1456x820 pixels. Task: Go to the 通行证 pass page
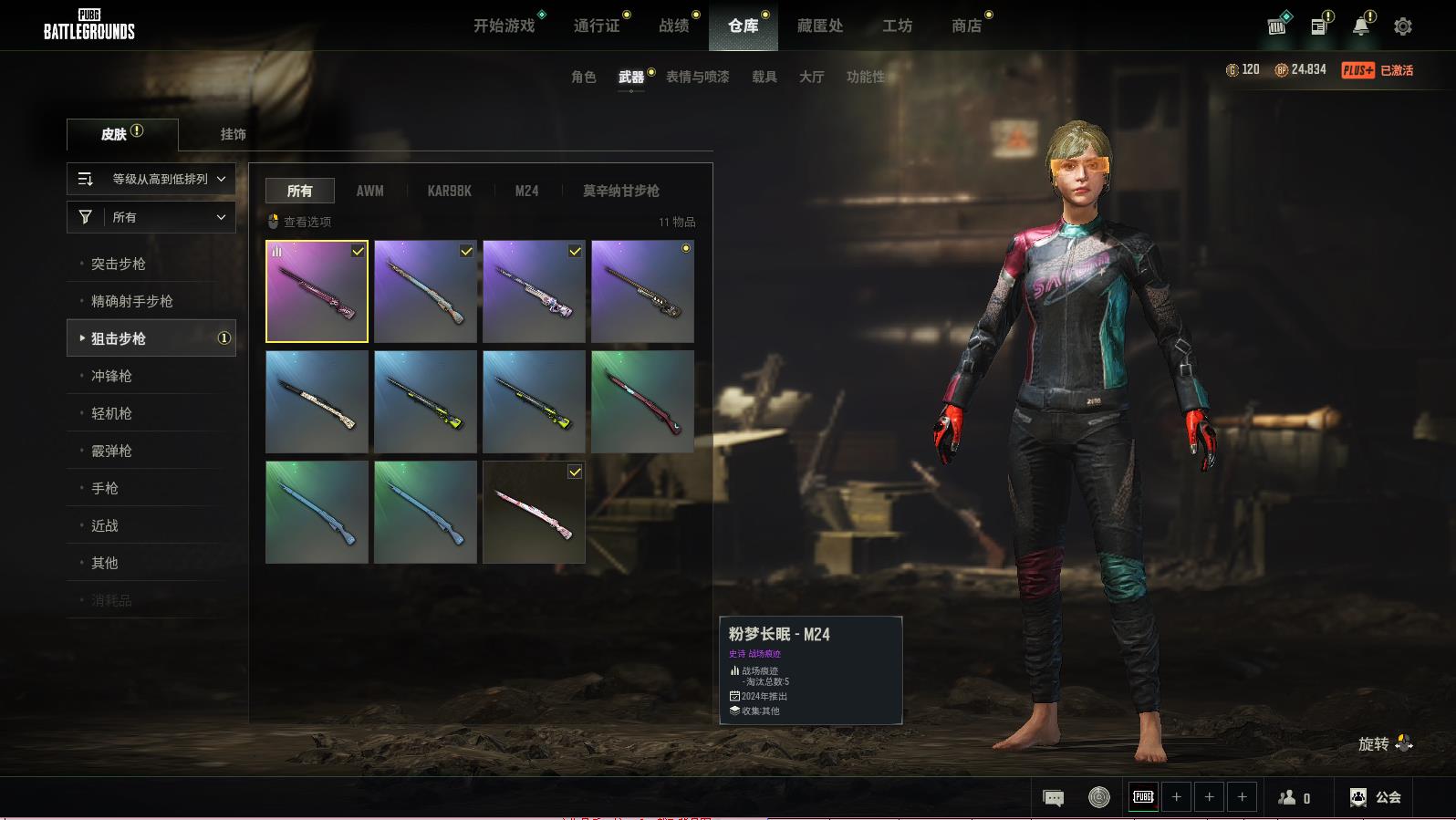(597, 26)
